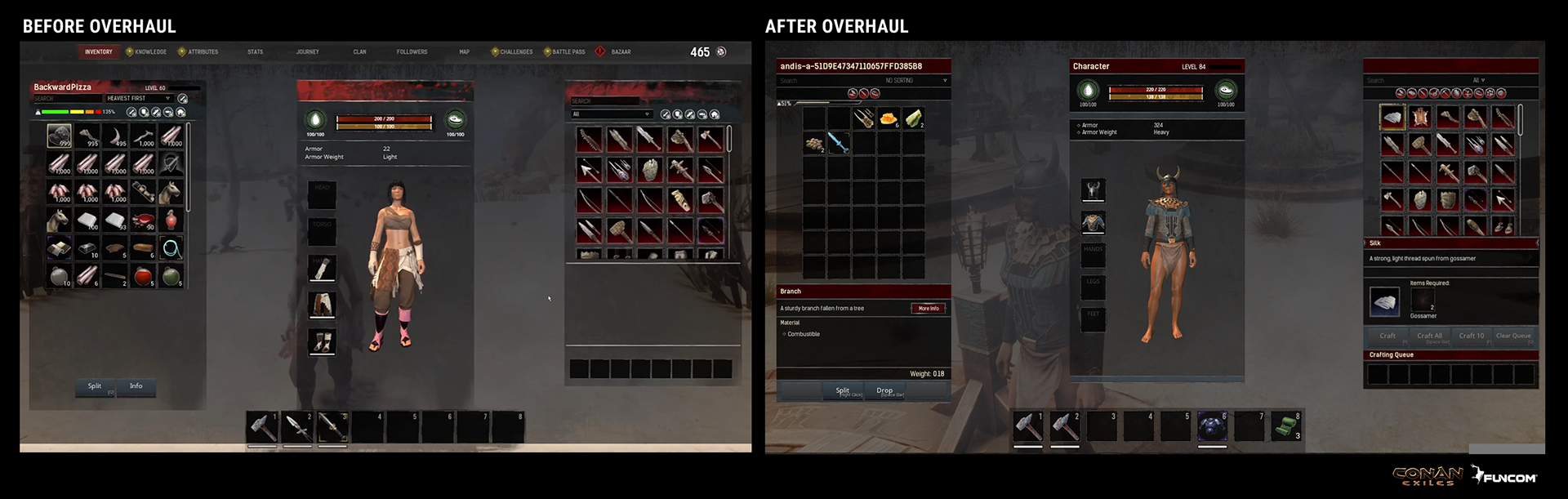Open the Battle Pass tab
The image size is (1568, 499).
point(568,52)
